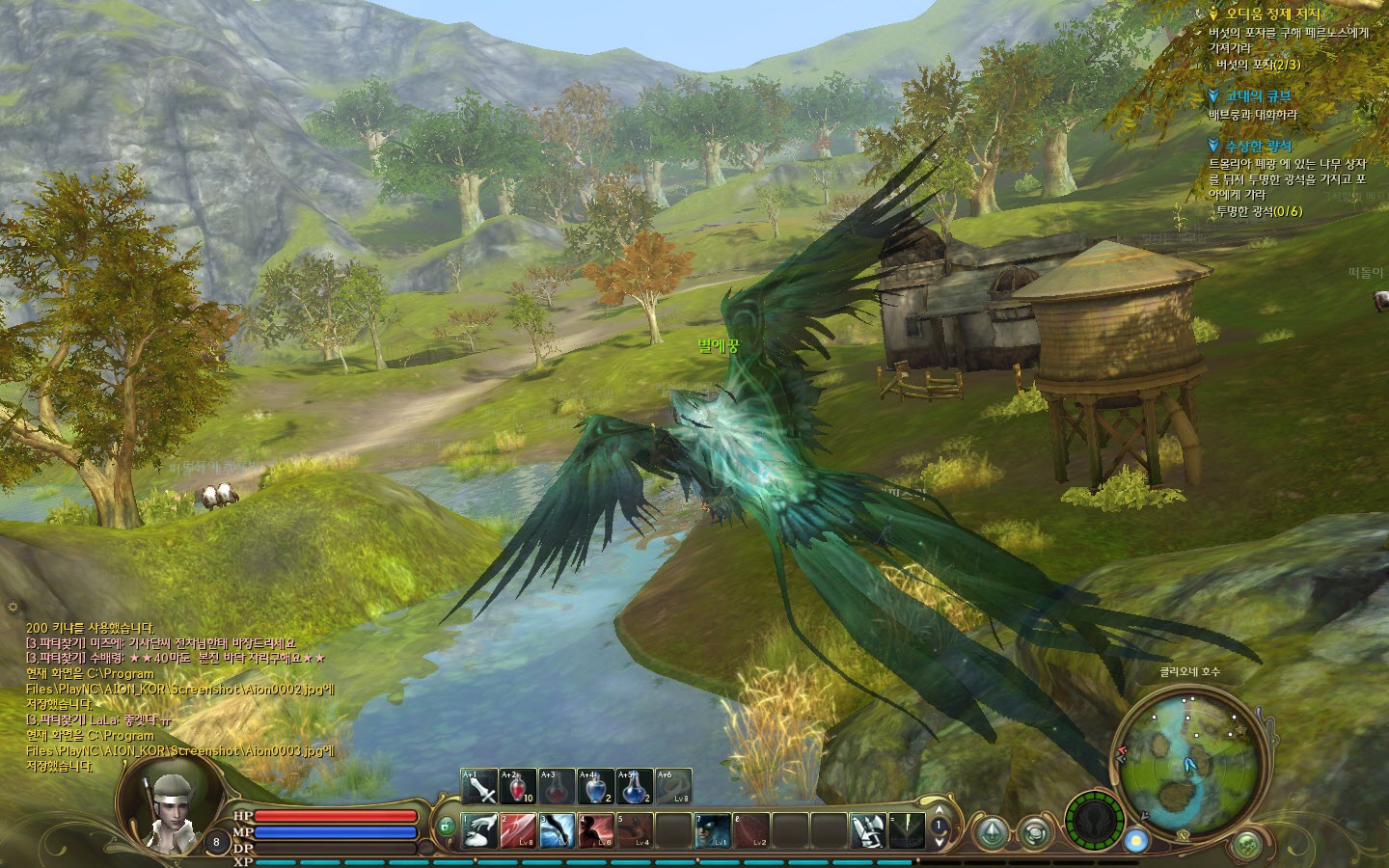Image resolution: width=1389 pixels, height=868 pixels.
Task: Select the light blue potion in slot A+4
Action: [x=595, y=787]
